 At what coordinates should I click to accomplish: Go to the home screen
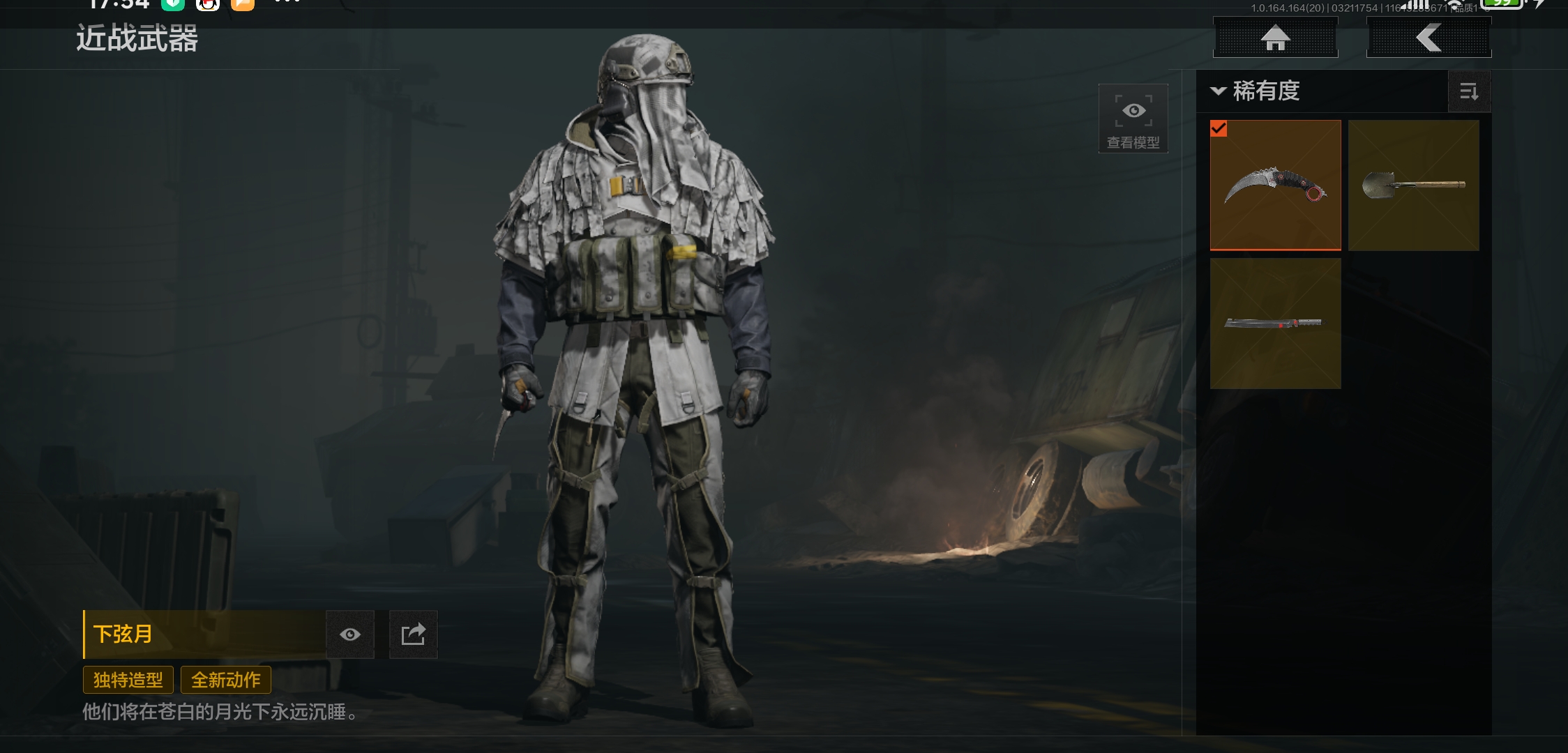[x=1275, y=38]
